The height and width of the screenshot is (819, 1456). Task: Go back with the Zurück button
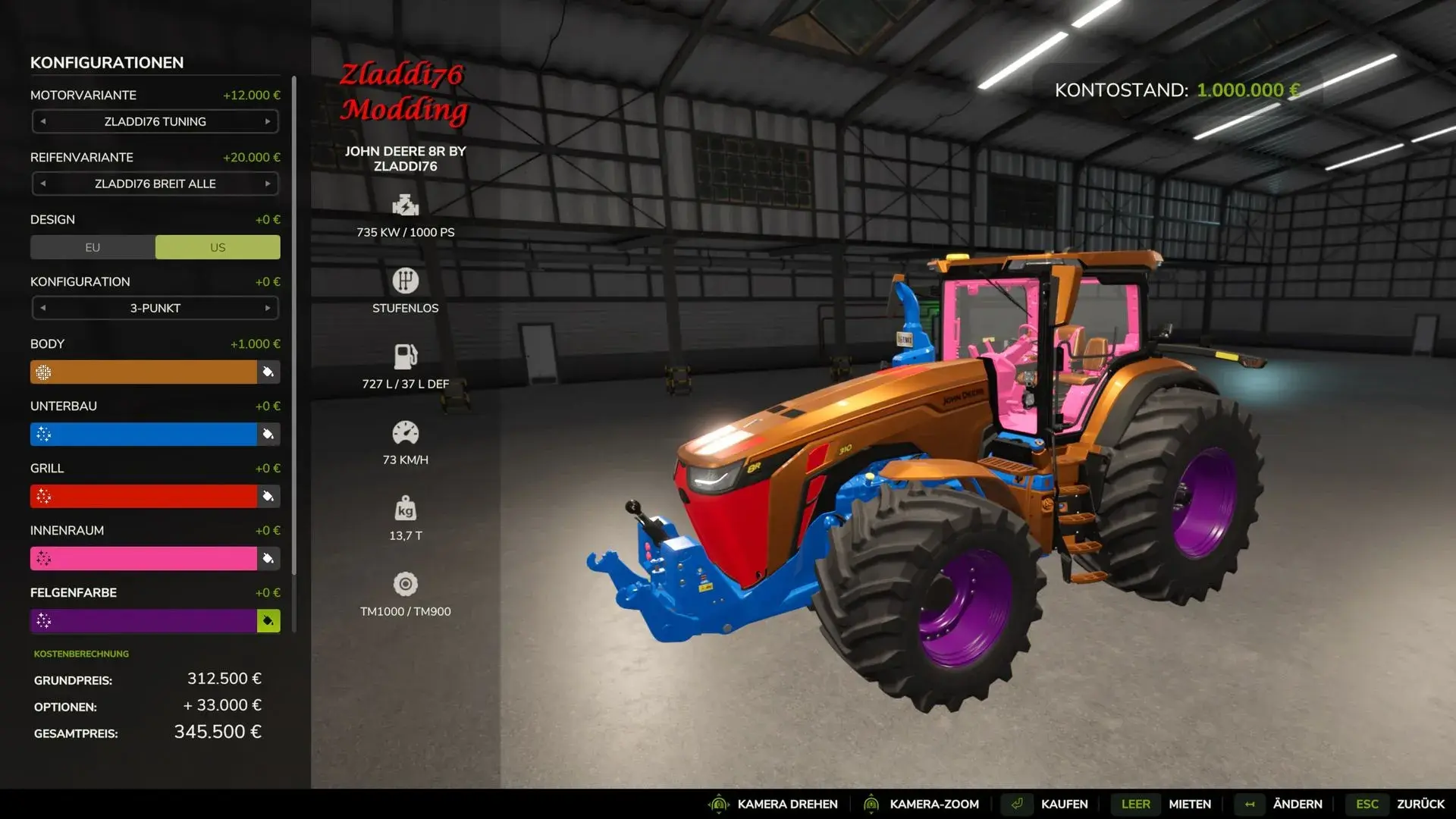[x=1420, y=804]
